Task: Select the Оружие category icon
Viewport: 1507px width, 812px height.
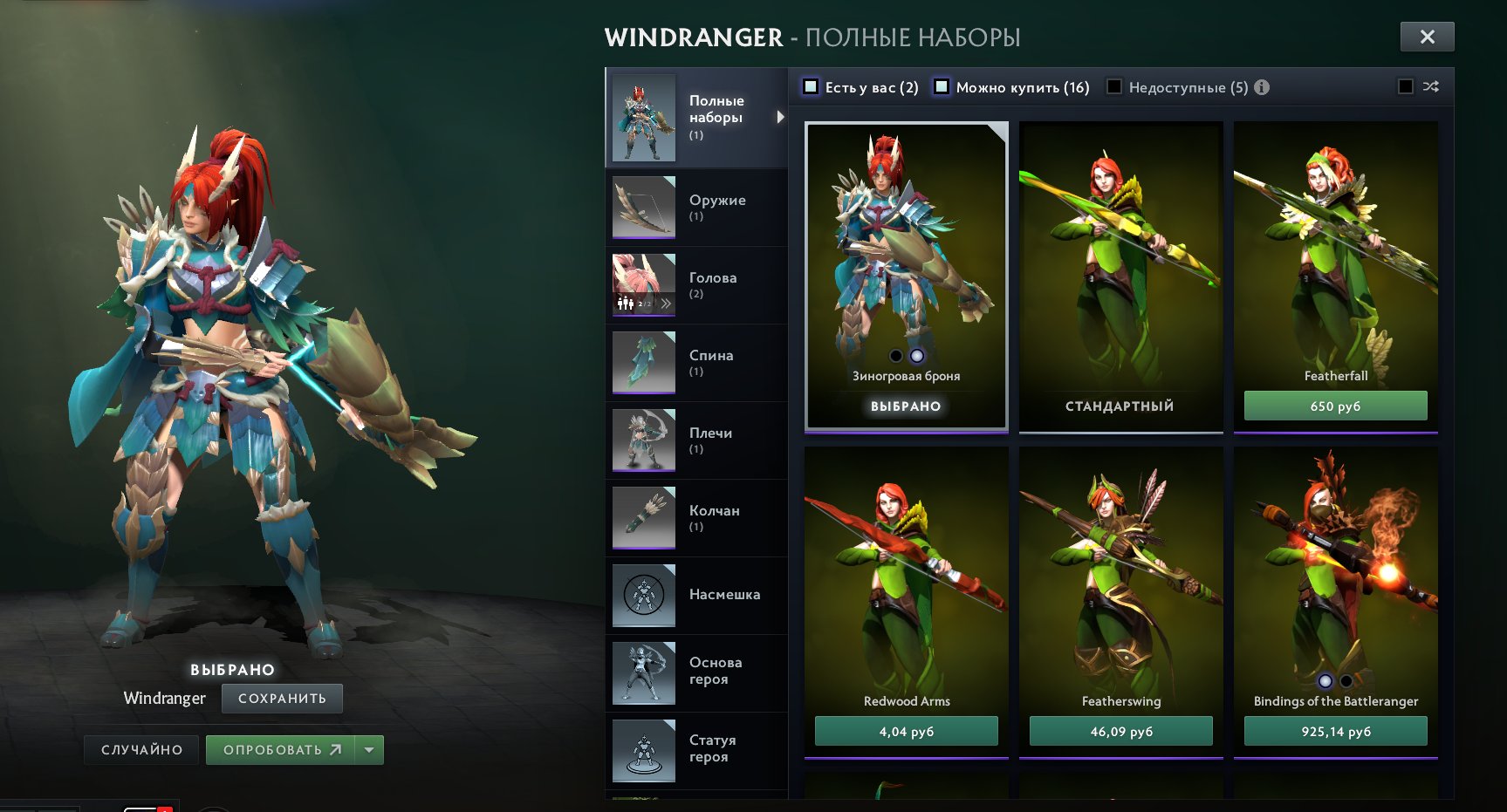Action: coord(643,207)
